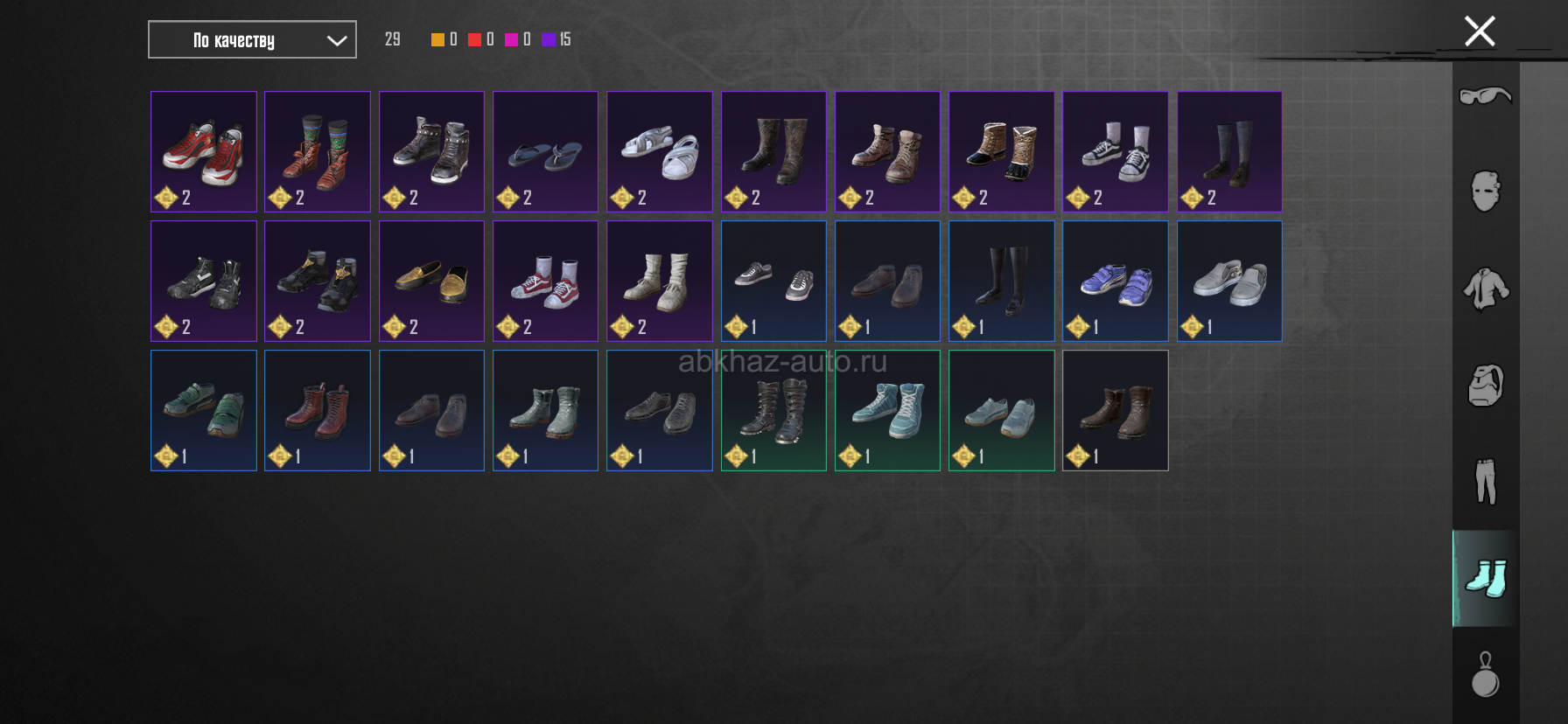Show the jacket category tab
Screen dimensions: 1568x724
1485,289
